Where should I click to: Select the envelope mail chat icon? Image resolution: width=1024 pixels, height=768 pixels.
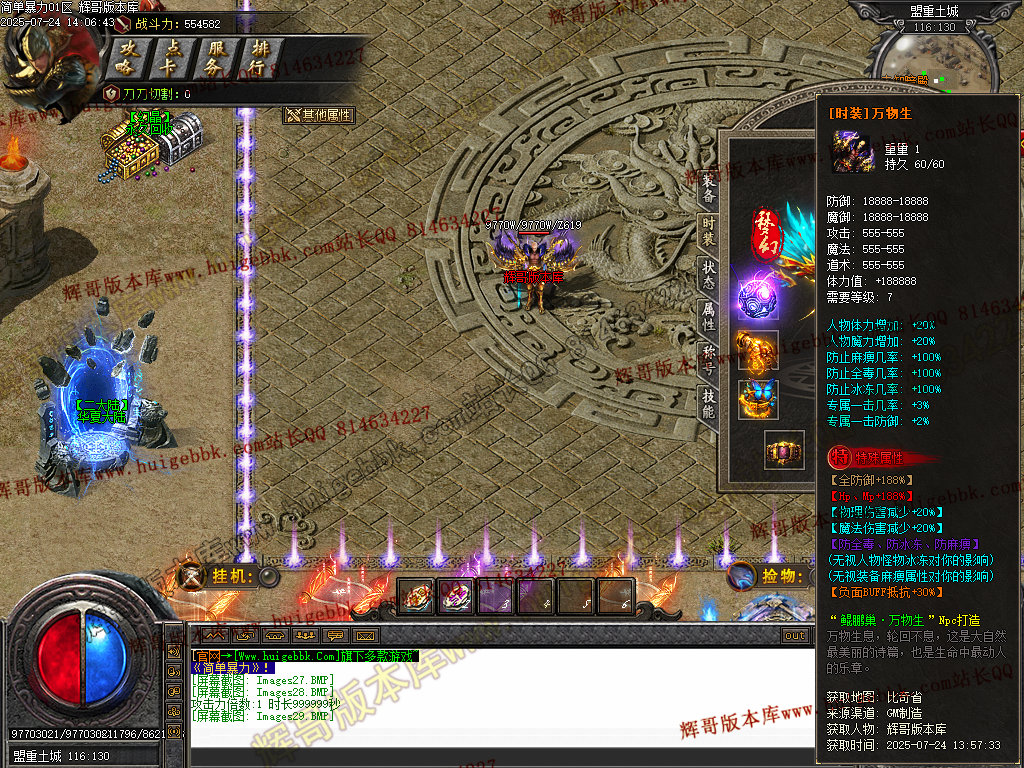[x=365, y=635]
